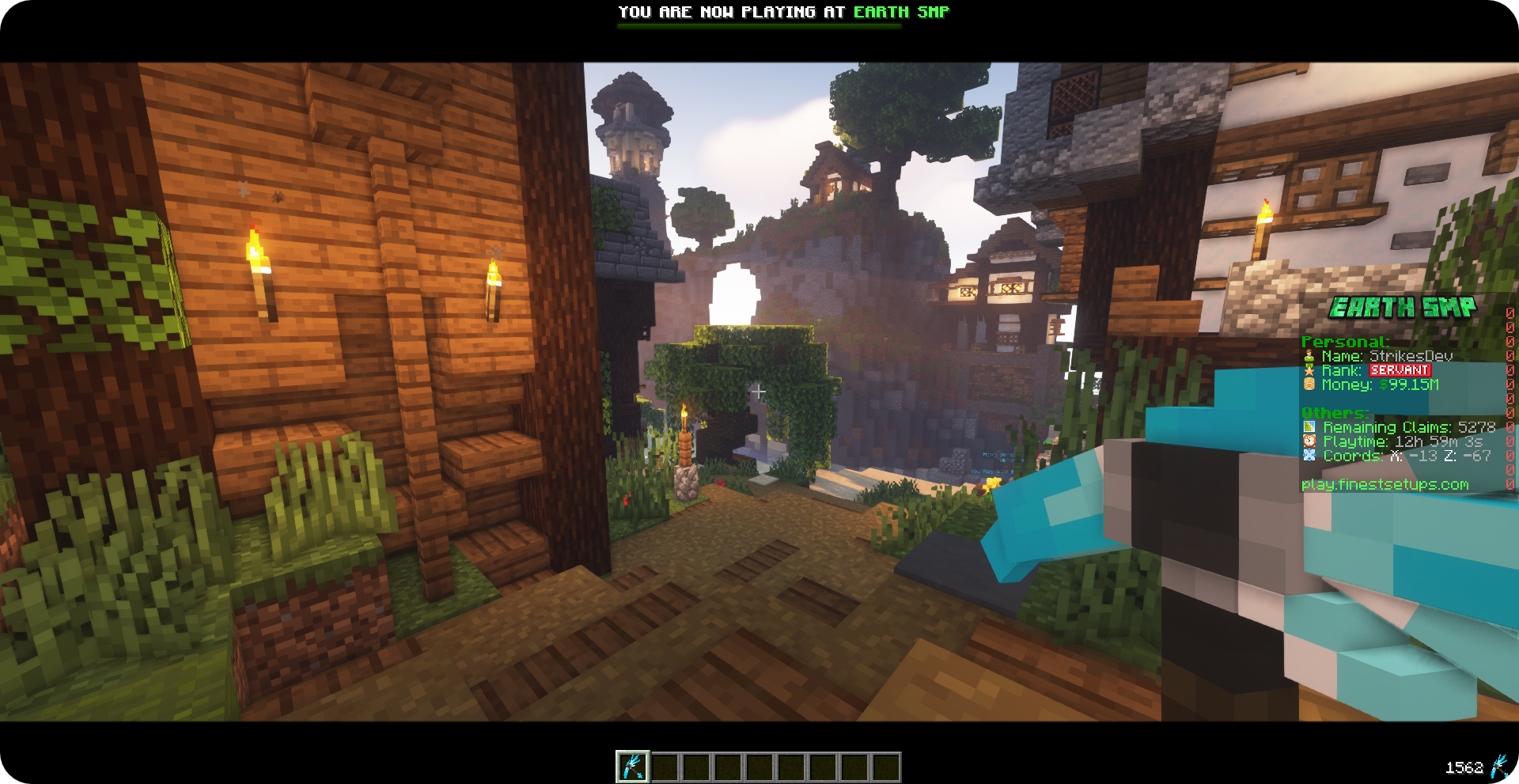Click the Remaining Claims count 5278
This screenshot has width=1519, height=784.
click(x=1477, y=426)
